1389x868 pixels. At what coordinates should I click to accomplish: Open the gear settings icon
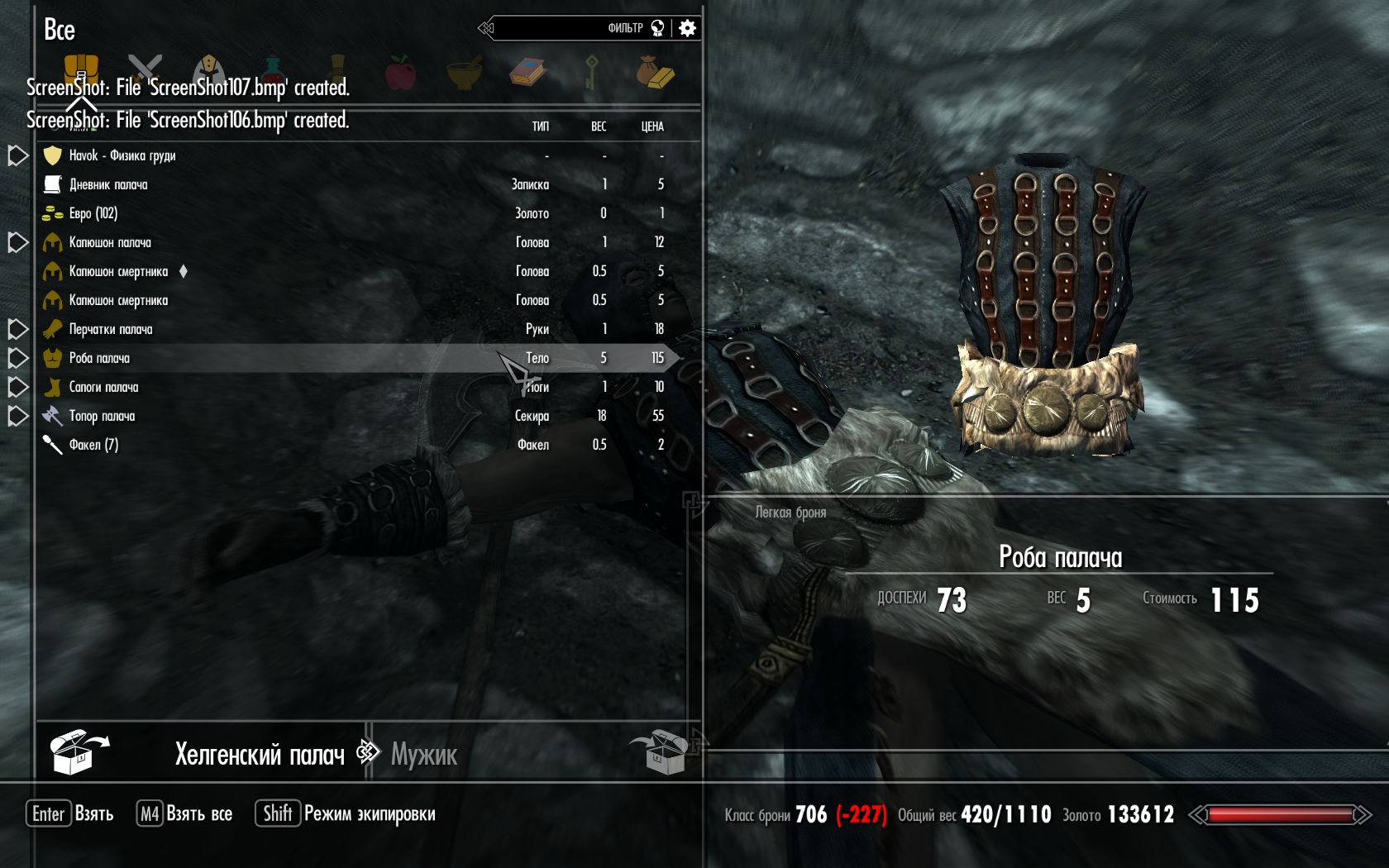click(x=687, y=28)
